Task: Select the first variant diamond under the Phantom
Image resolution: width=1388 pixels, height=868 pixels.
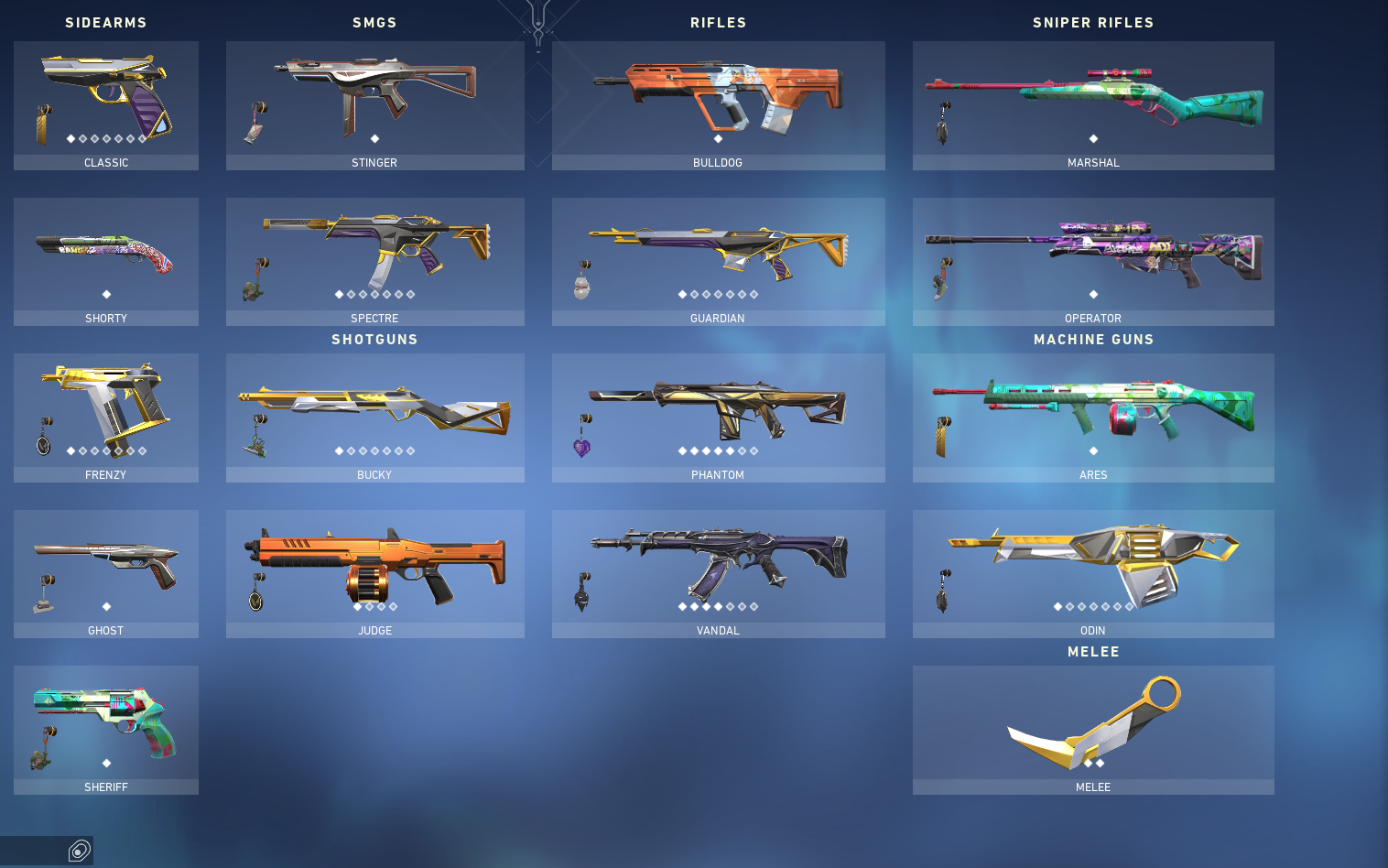Action: pyautogui.click(x=680, y=450)
